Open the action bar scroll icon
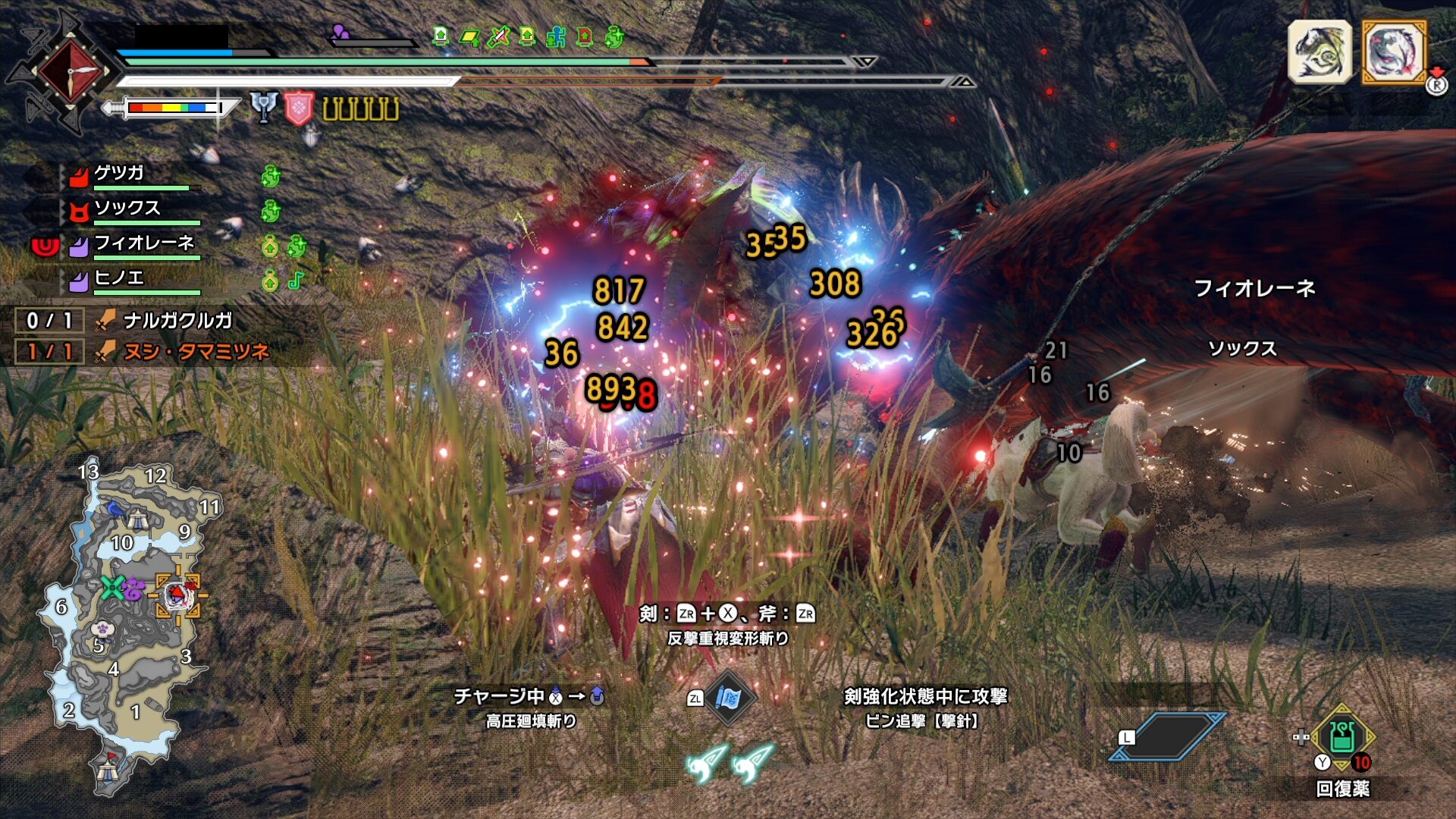1456x819 pixels. [728, 698]
